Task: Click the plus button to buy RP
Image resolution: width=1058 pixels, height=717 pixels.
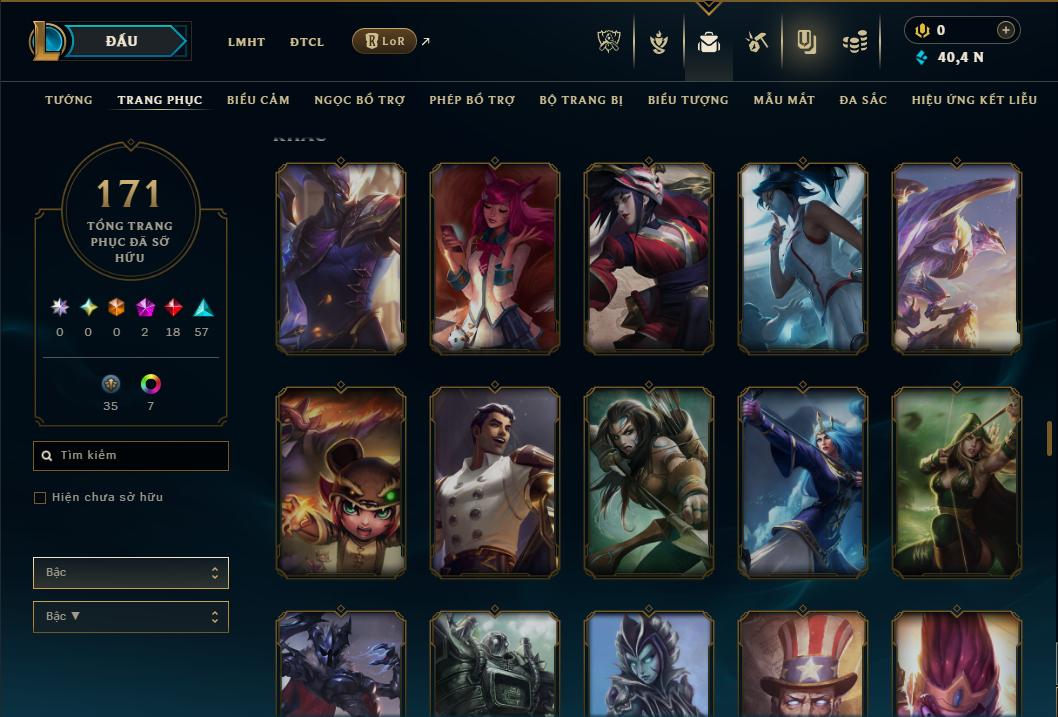Action: click(x=1006, y=30)
